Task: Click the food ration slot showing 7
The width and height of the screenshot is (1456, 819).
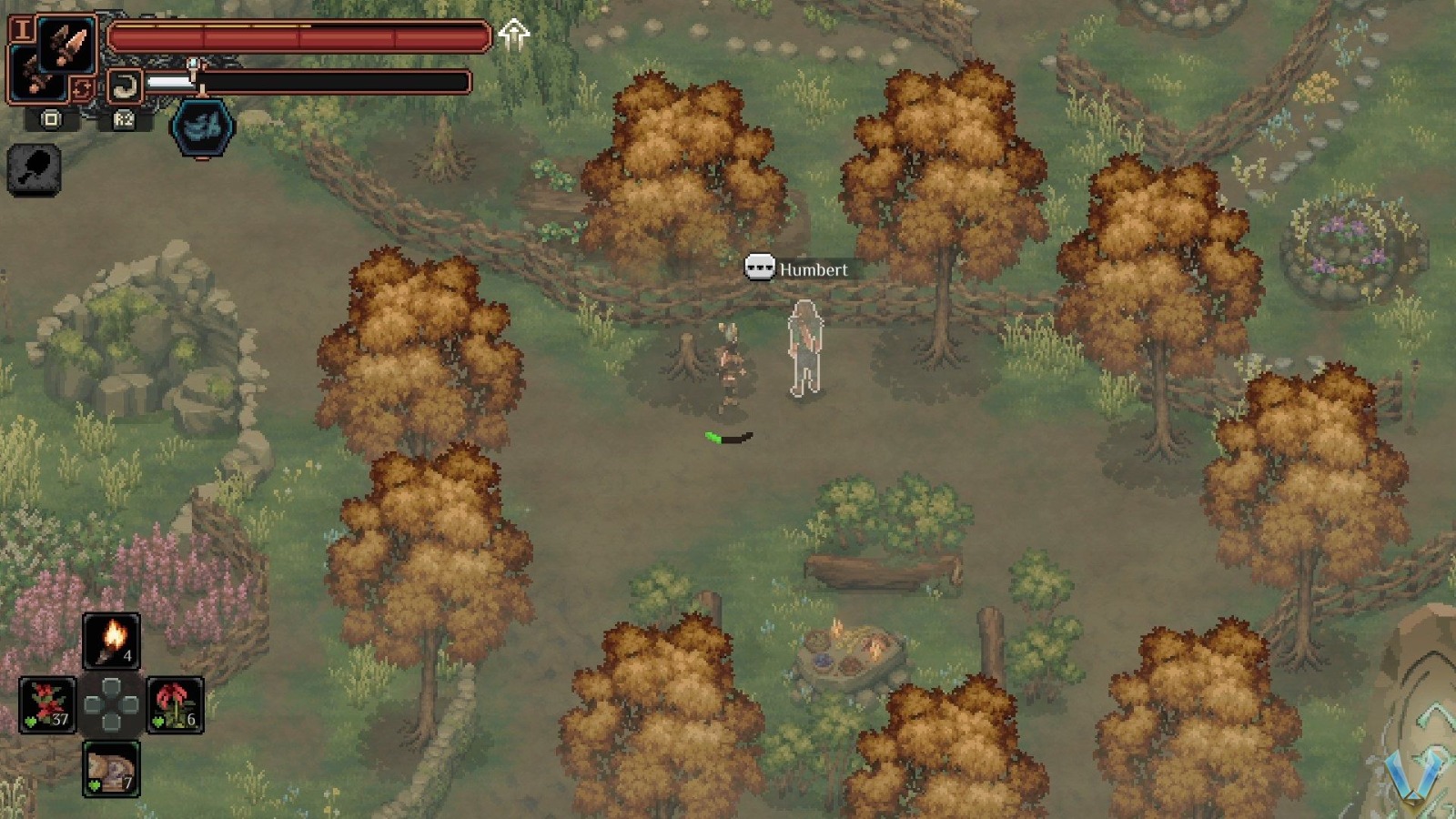Action: 110,769
